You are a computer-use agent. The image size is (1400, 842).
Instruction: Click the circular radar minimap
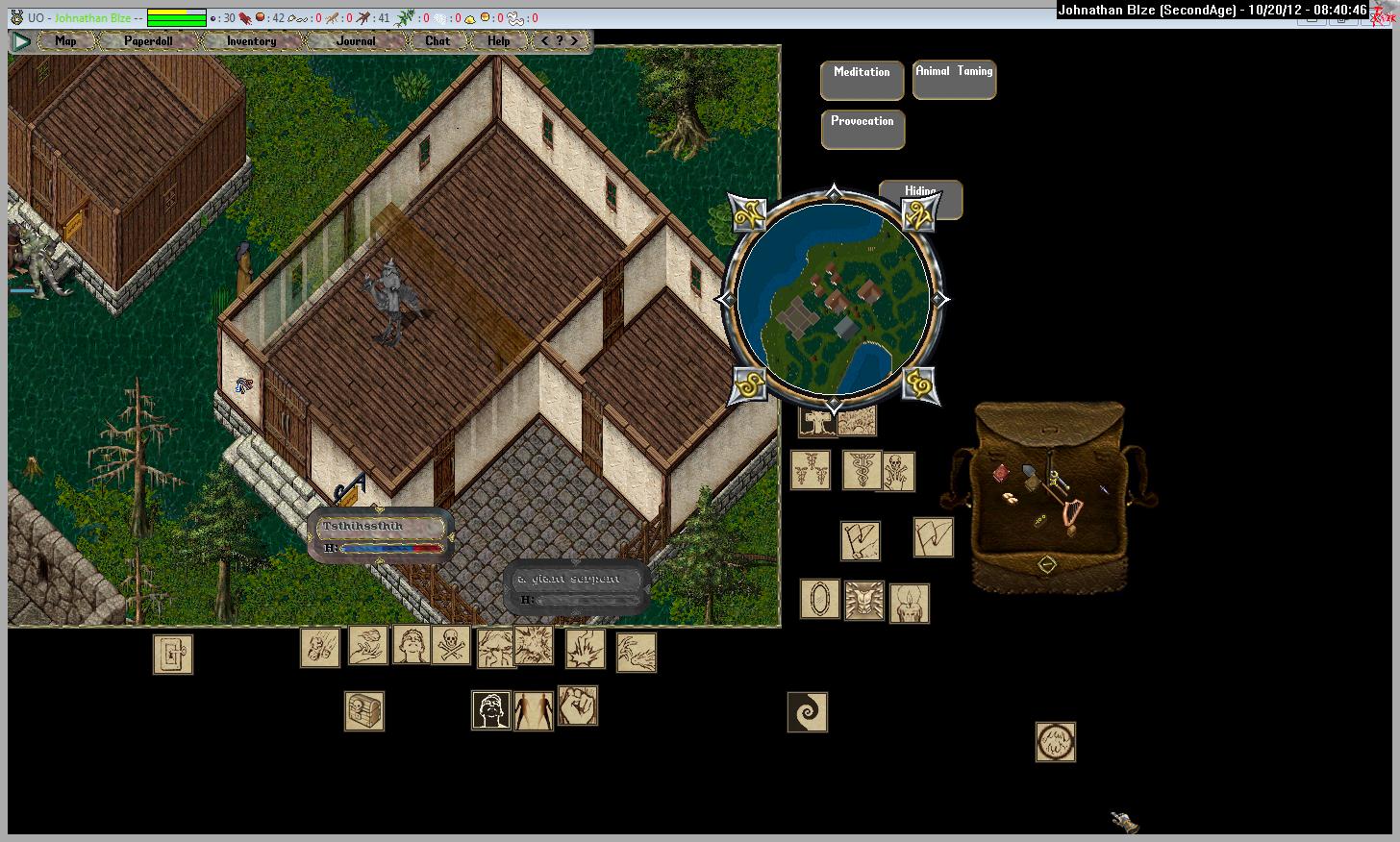click(833, 299)
